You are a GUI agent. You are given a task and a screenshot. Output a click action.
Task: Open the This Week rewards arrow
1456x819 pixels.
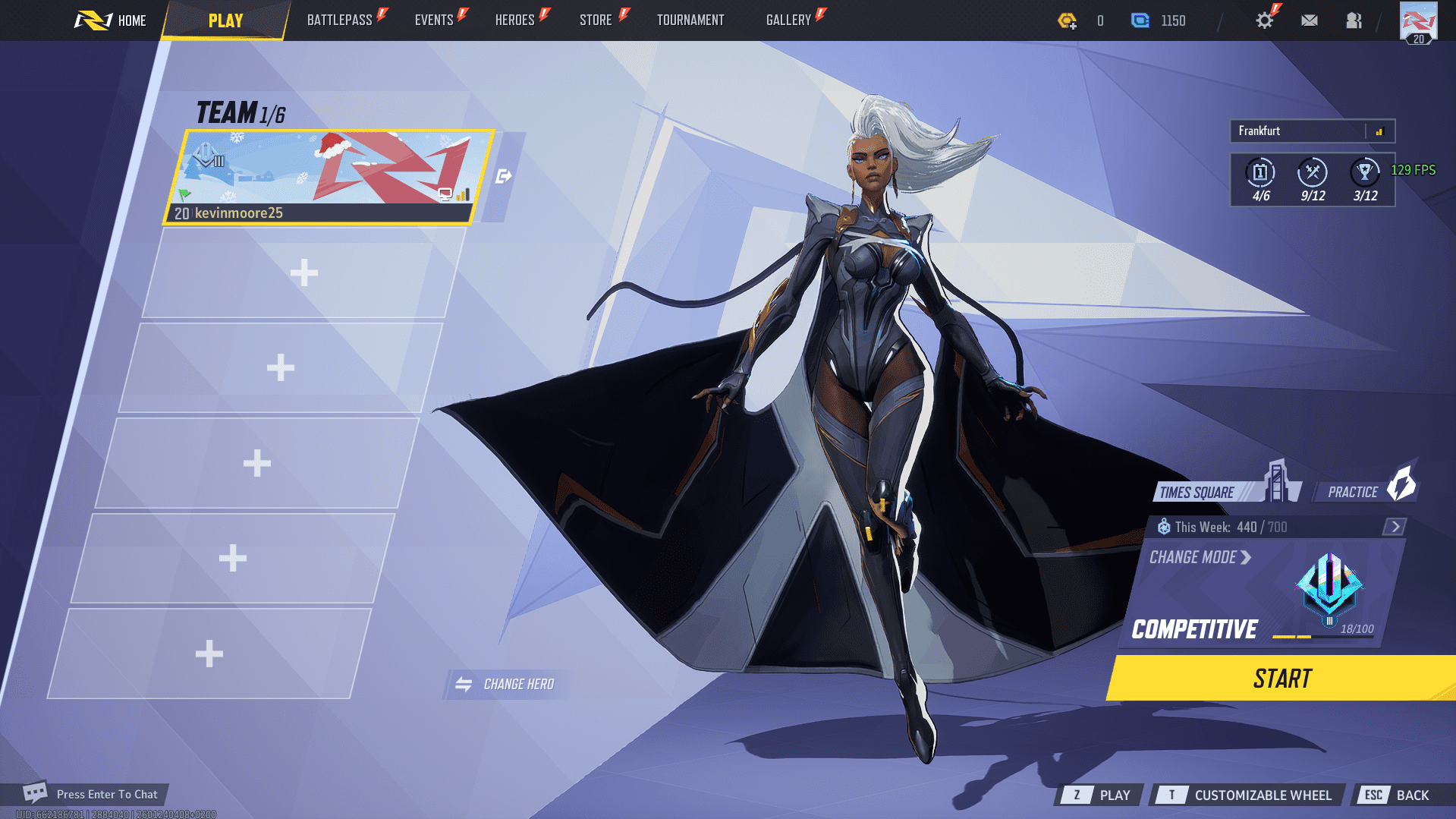(x=1394, y=526)
